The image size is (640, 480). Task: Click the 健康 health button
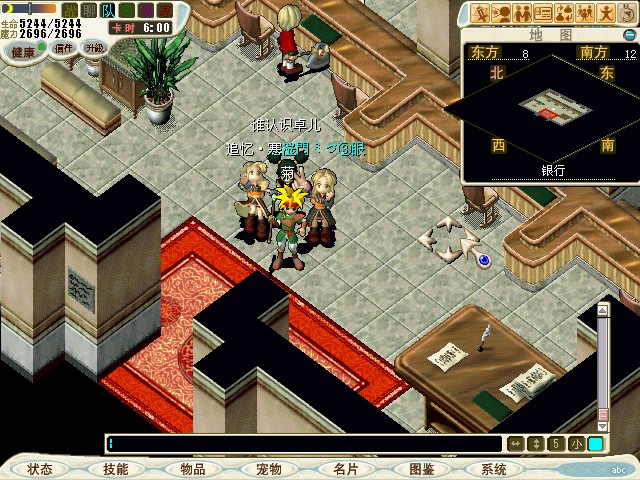(x=24, y=50)
